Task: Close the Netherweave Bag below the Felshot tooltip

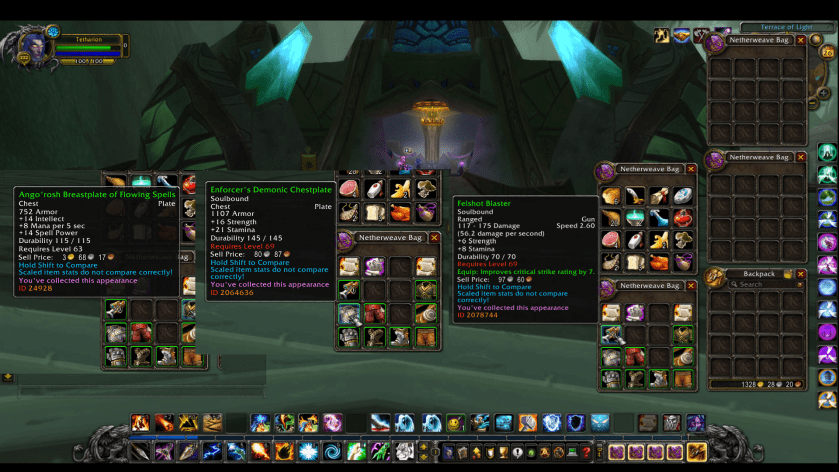Action: click(691, 286)
